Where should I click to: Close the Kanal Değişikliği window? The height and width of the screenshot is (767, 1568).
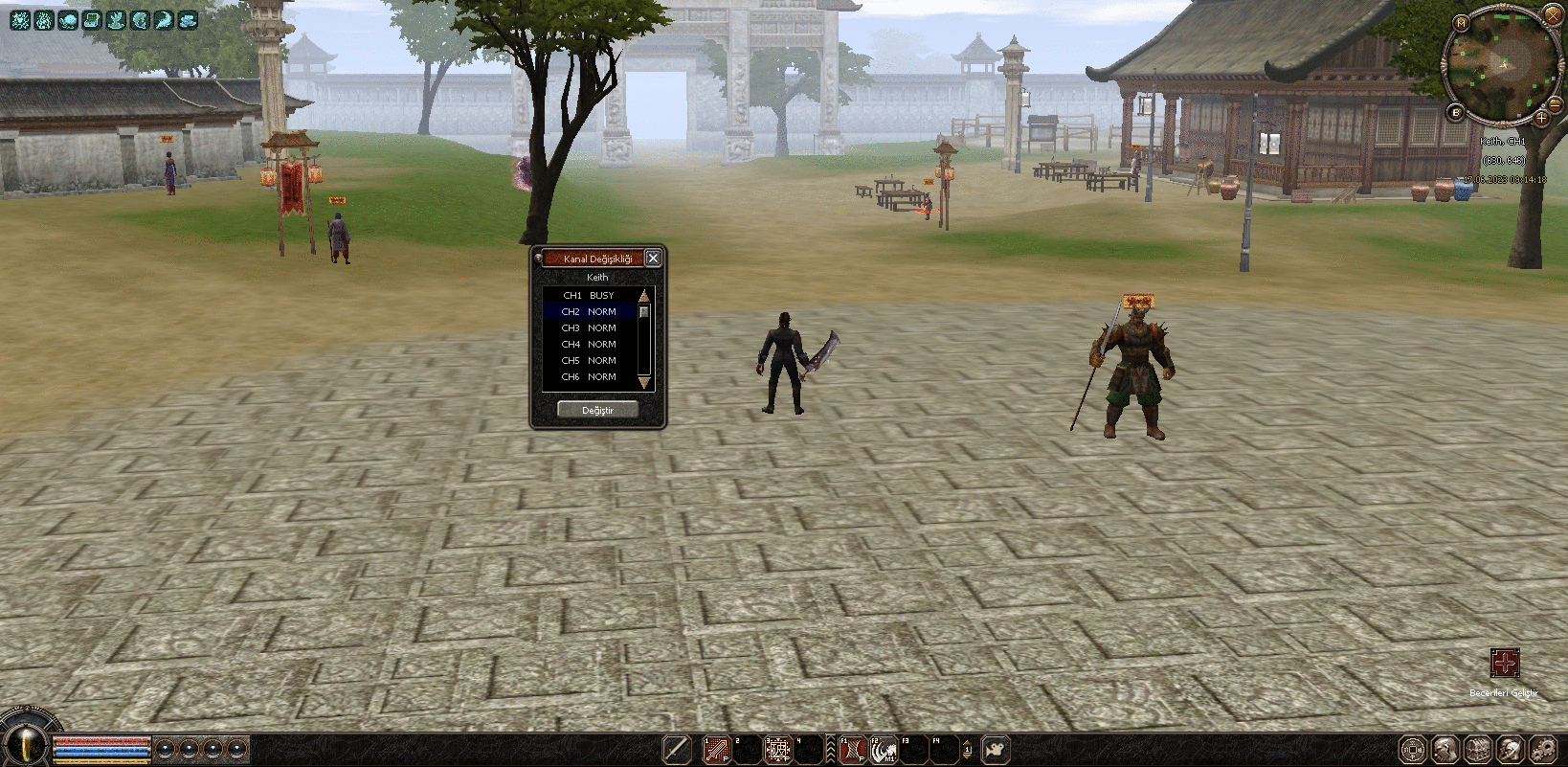(653, 259)
